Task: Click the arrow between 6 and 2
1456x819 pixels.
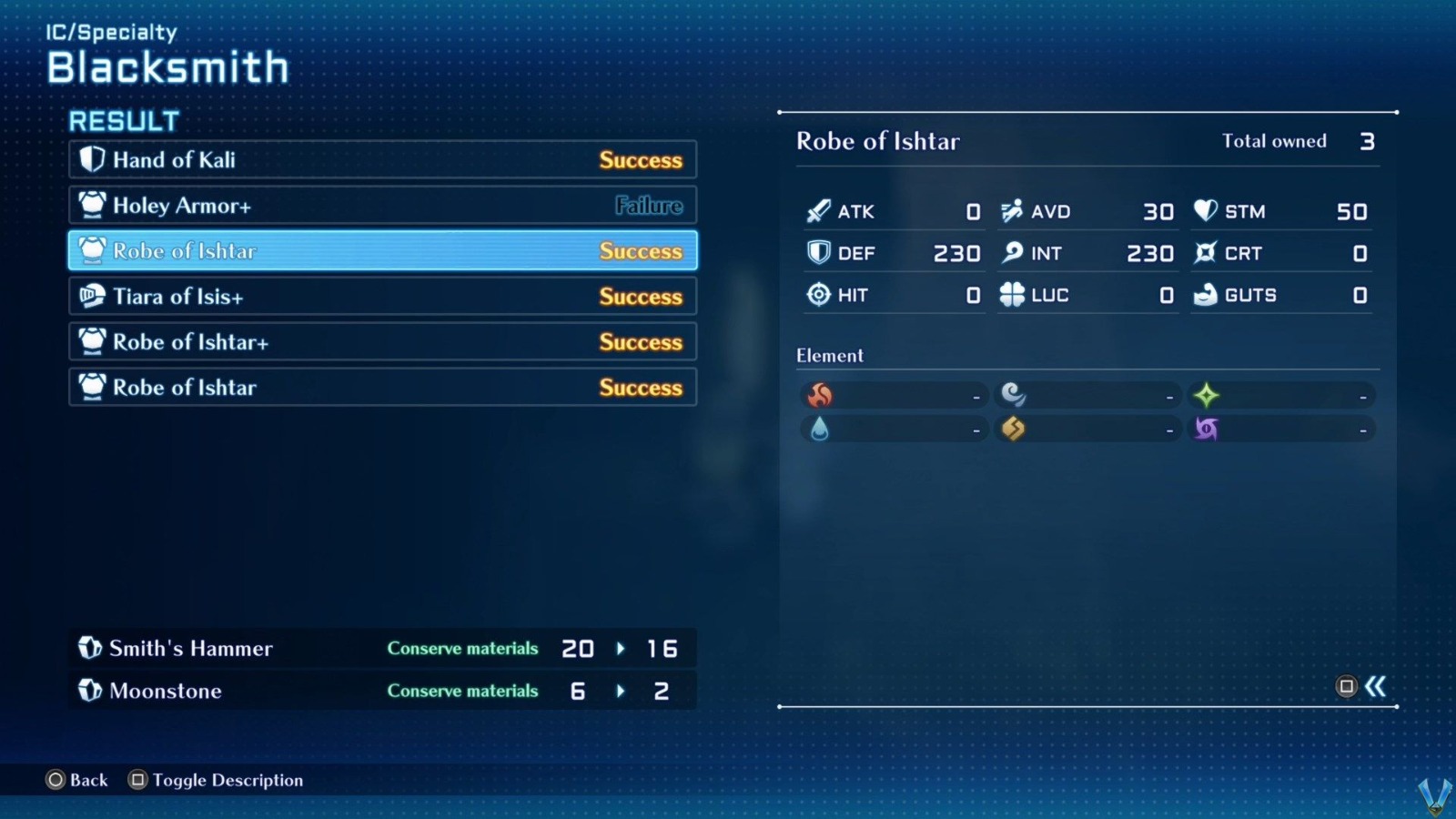Action: pos(622,691)
